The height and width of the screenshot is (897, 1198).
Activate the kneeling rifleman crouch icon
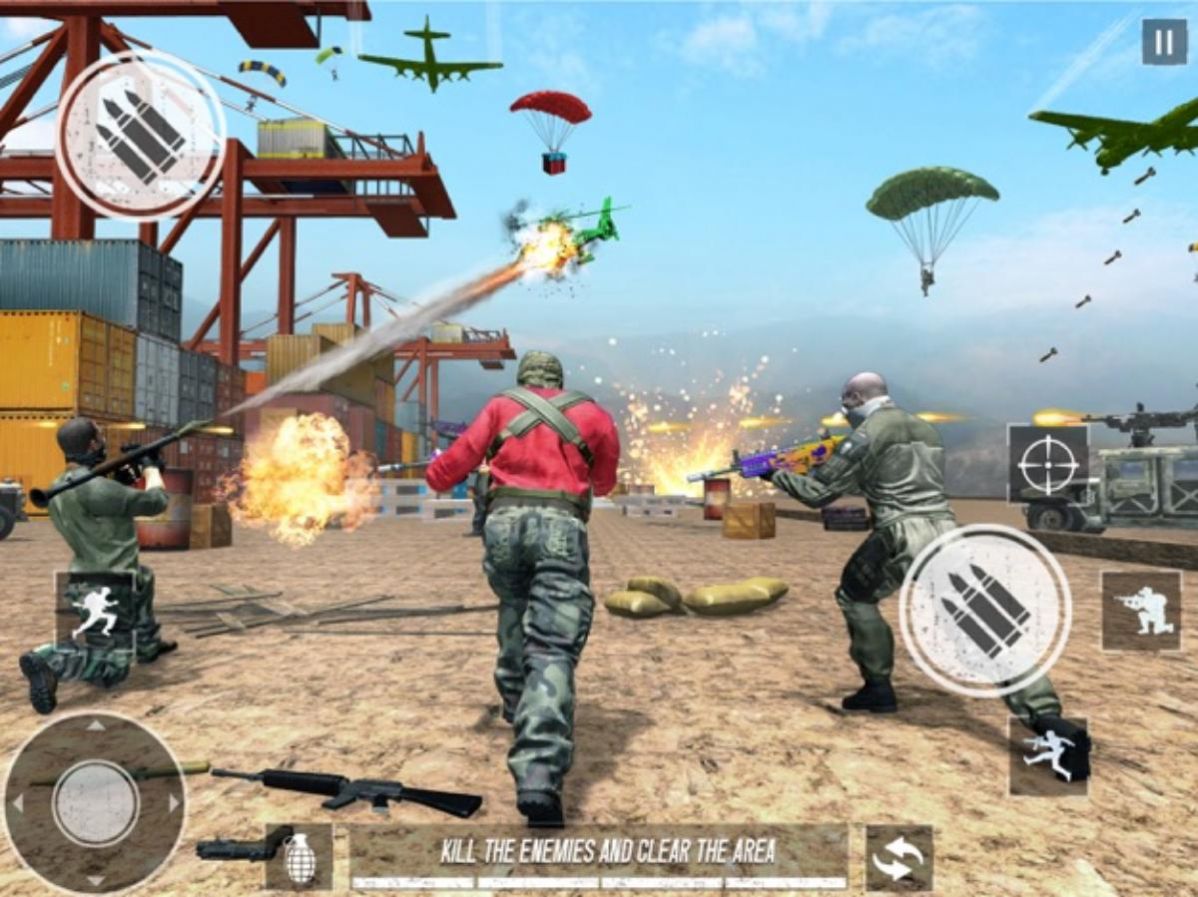(x=1140, y=611)
